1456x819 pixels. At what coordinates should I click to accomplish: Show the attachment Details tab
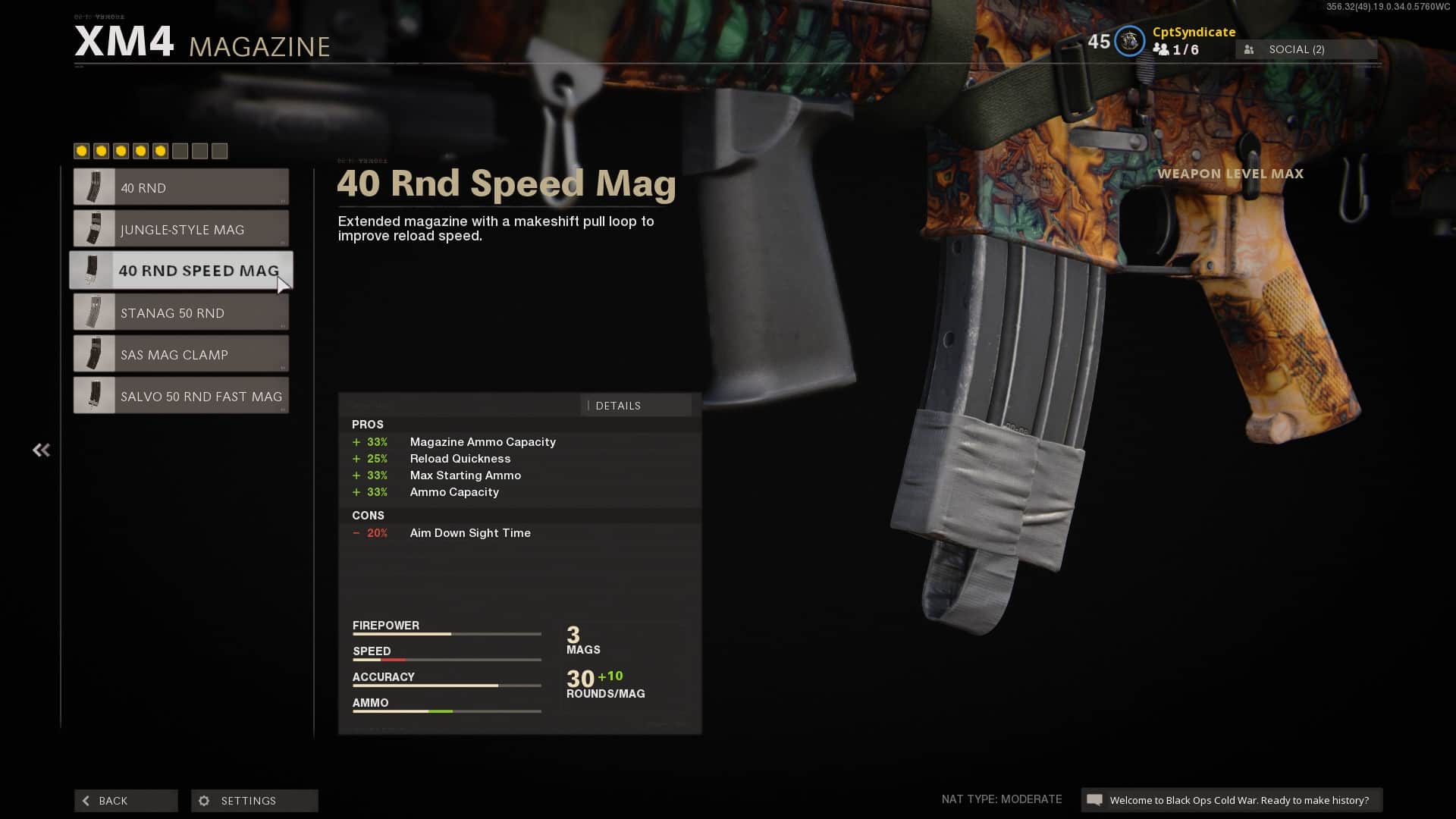tap(635, 406)
